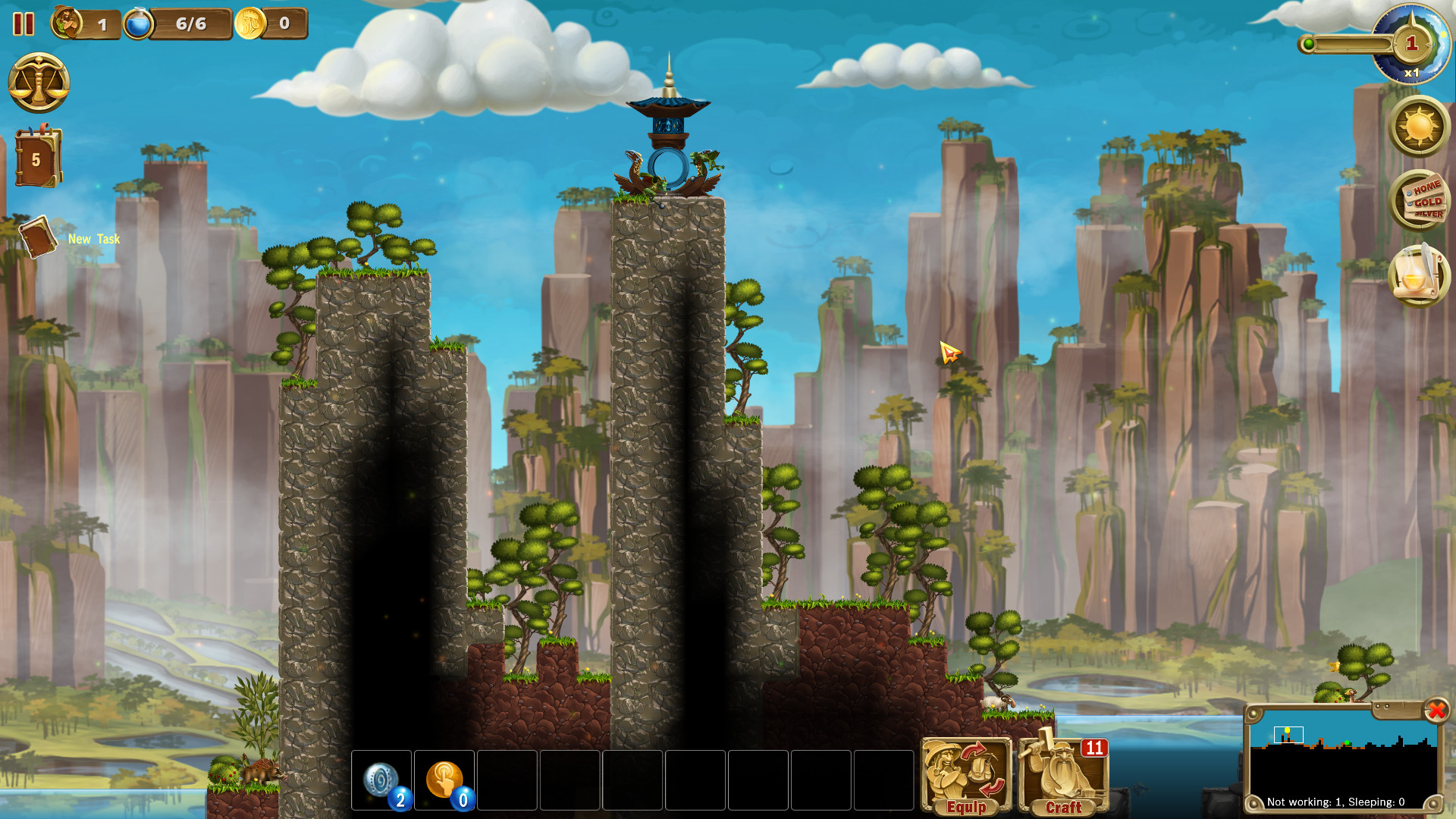Toggle the pause button
The image size is (1456, 819).
pos(24,24)
